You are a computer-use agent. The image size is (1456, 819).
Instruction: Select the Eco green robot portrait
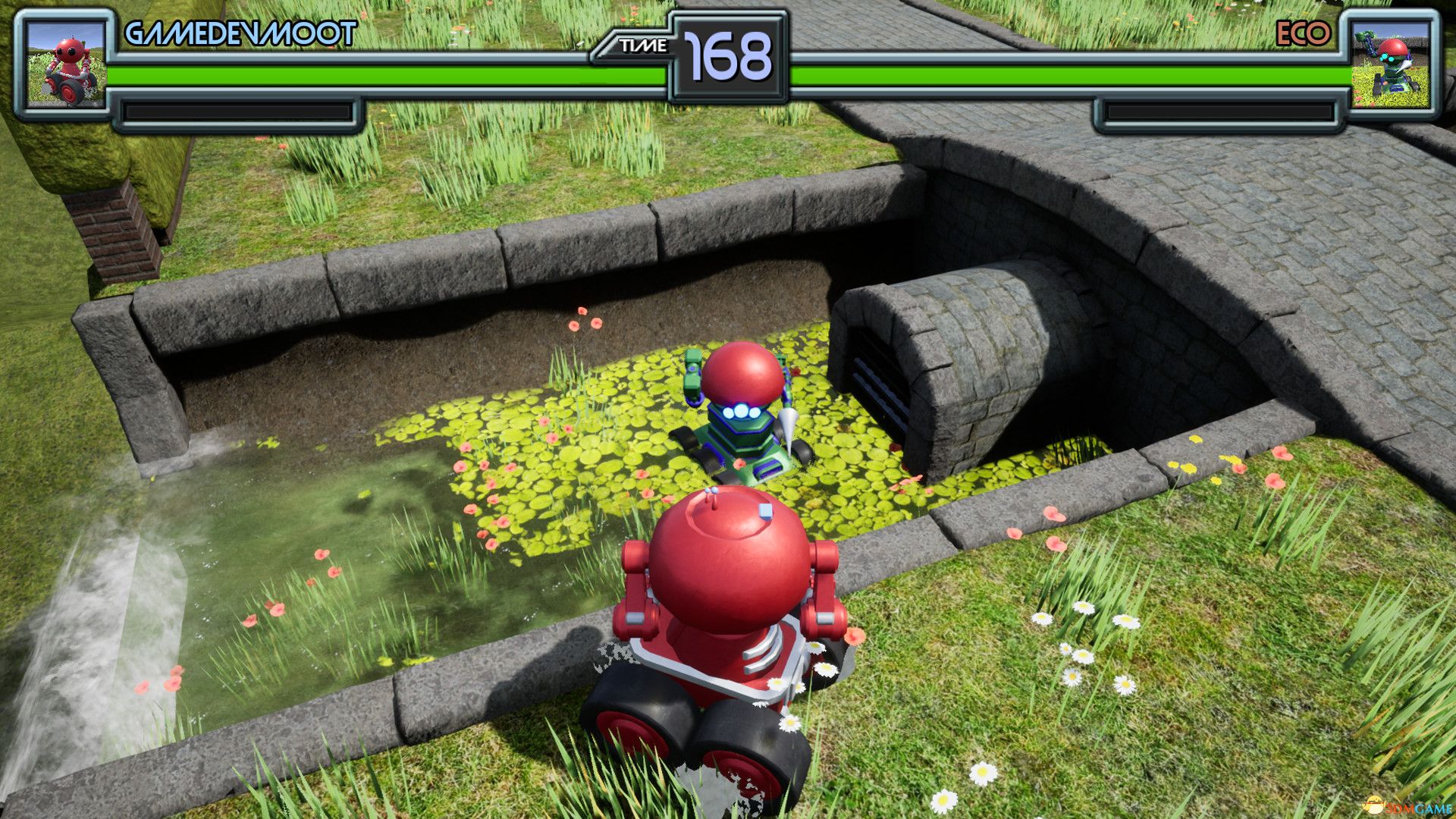coord(1390,65)
